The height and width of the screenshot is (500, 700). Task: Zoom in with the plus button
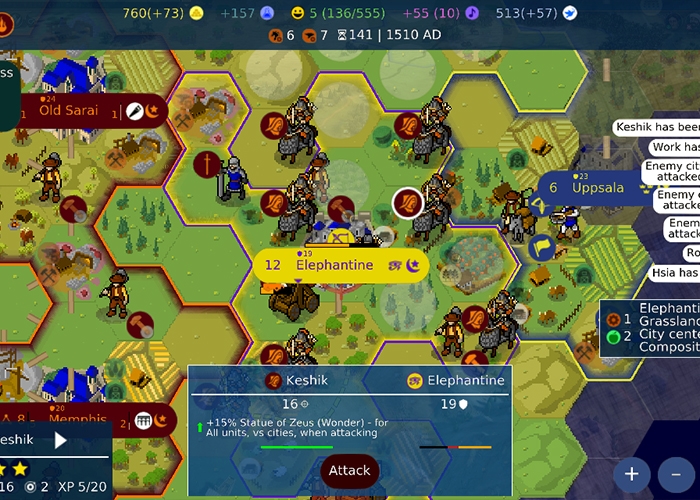(x=631, y=474)
